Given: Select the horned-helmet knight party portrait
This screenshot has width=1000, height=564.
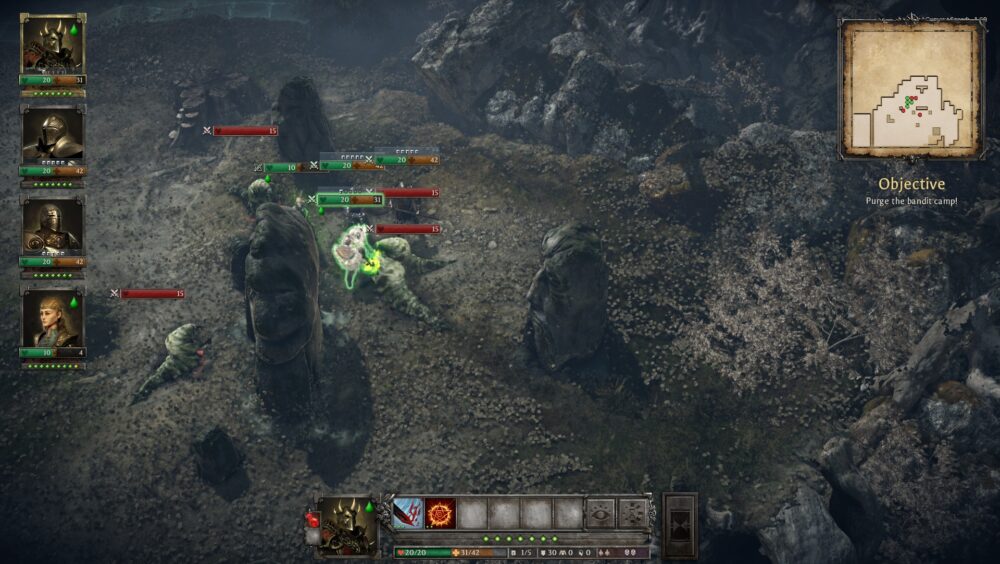Looking at the screenshot, I should pyautogui.click(x=52, y=45).
